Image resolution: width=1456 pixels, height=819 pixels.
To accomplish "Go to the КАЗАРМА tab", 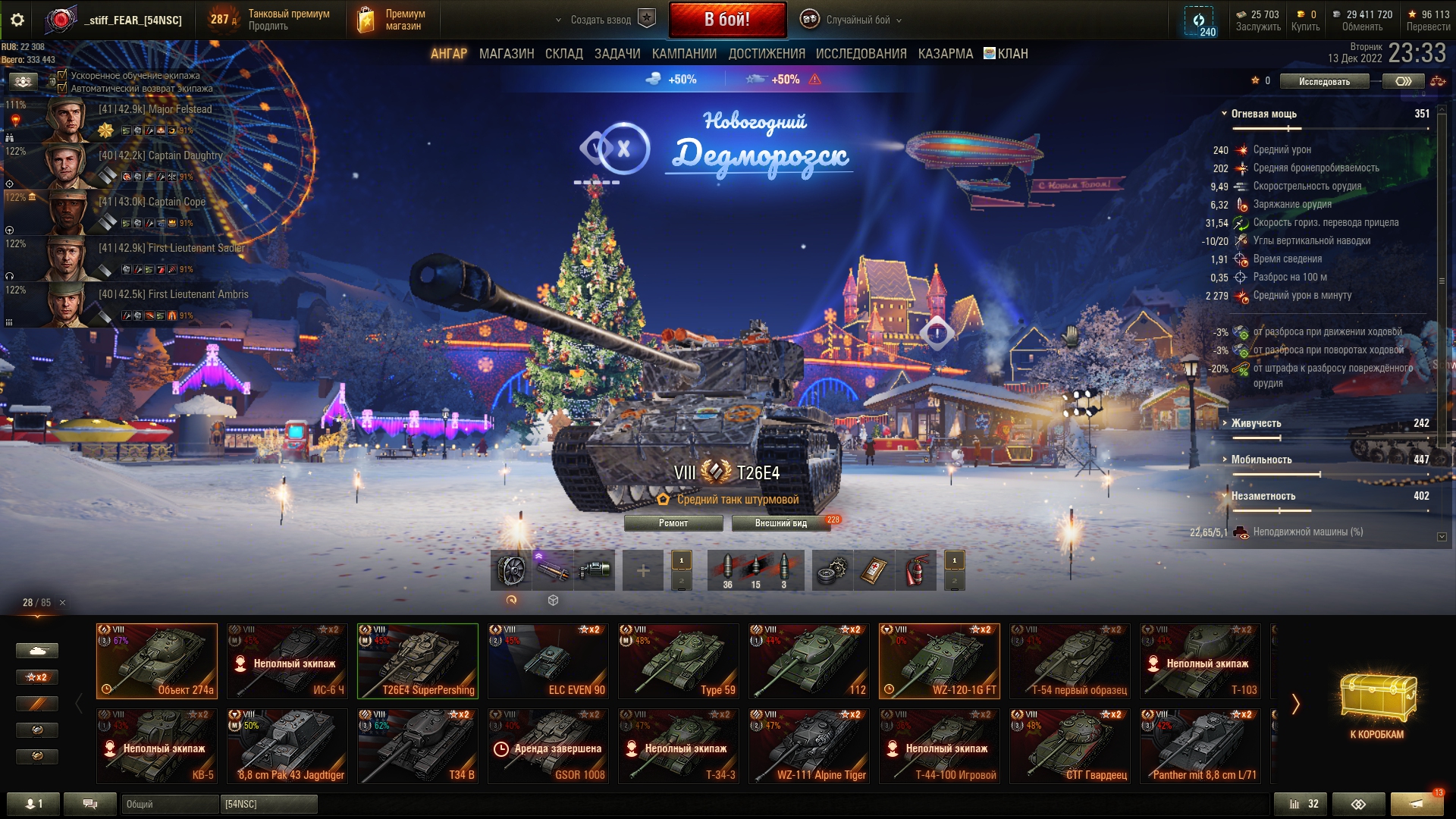I will [945, 54].
